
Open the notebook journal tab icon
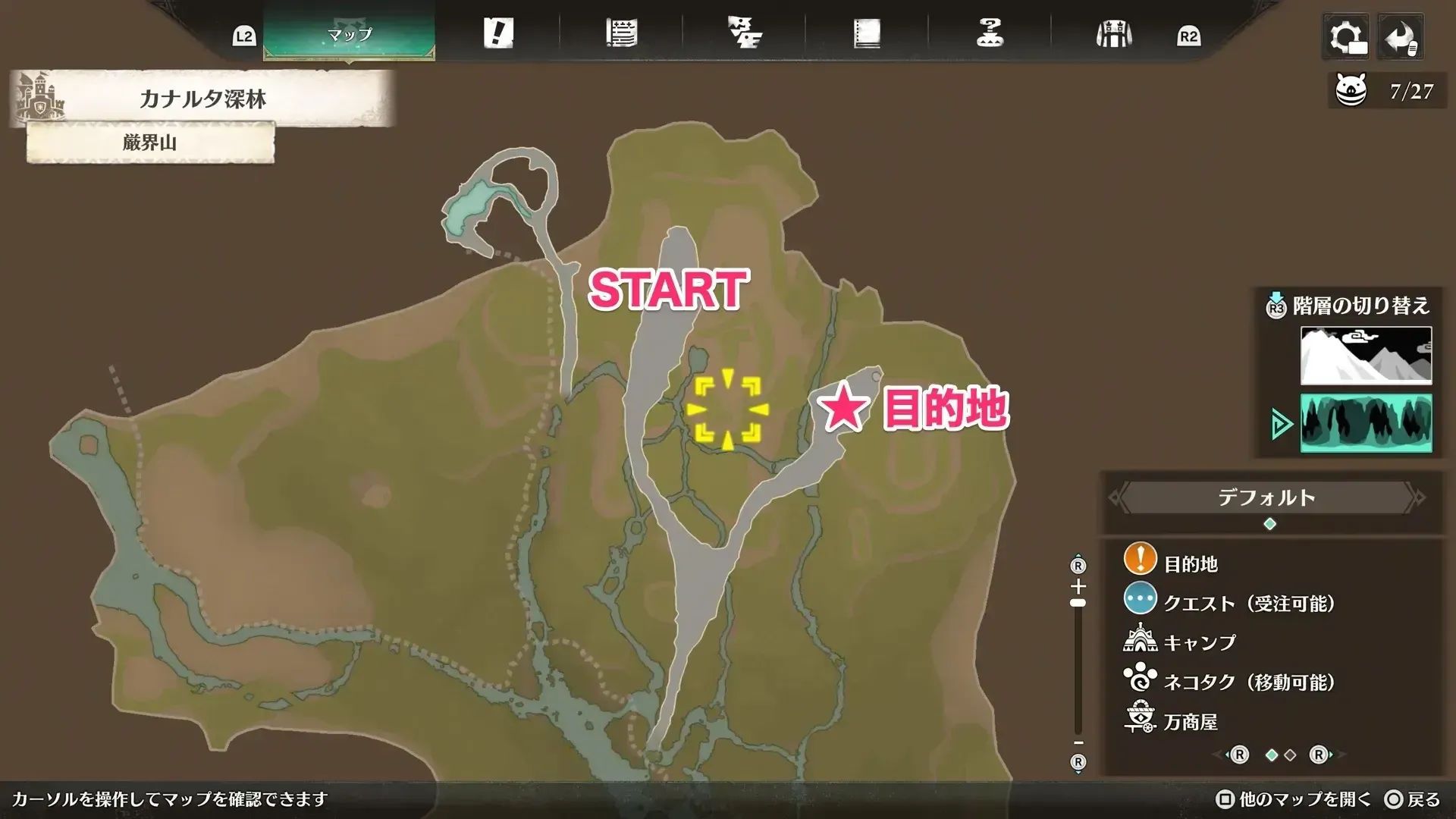coord(867,33)
